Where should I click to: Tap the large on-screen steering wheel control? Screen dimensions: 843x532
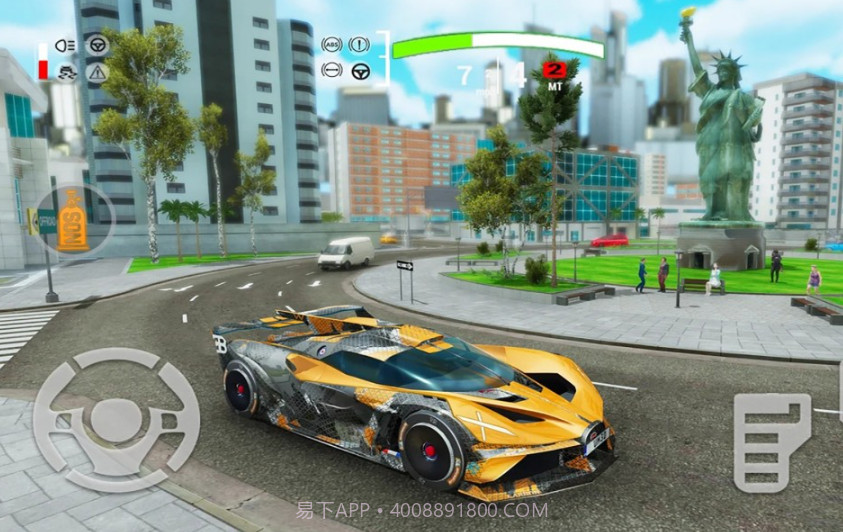(x=117, y=420)
